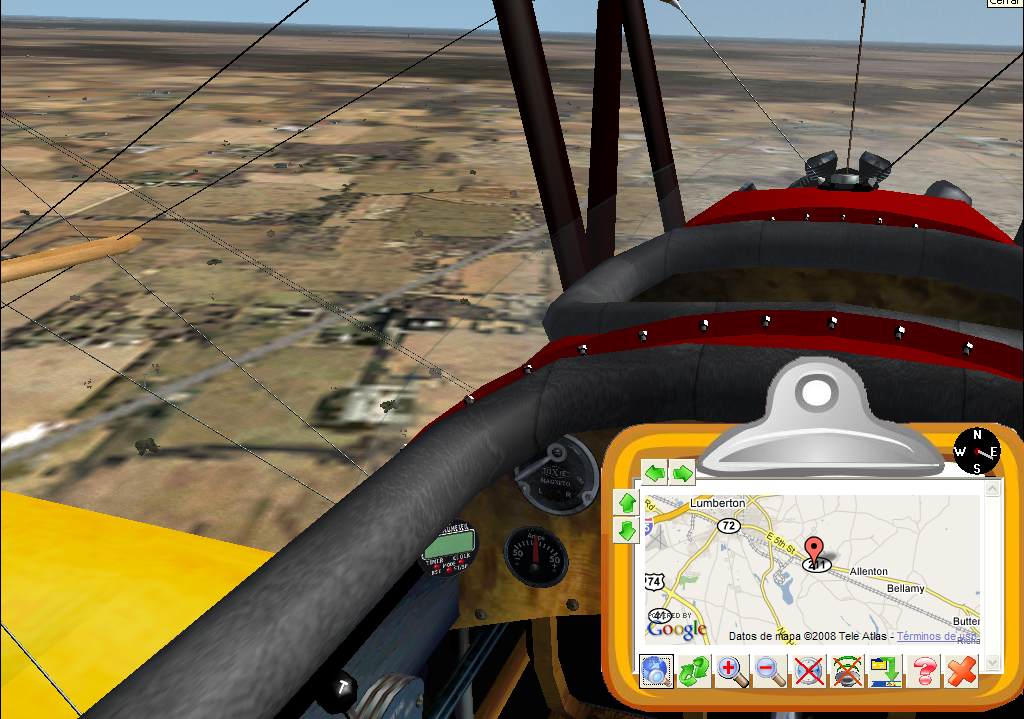This screenshot has width=1024, height=719.
Task: Click the Google logo on the map
Action: [676, 628]
